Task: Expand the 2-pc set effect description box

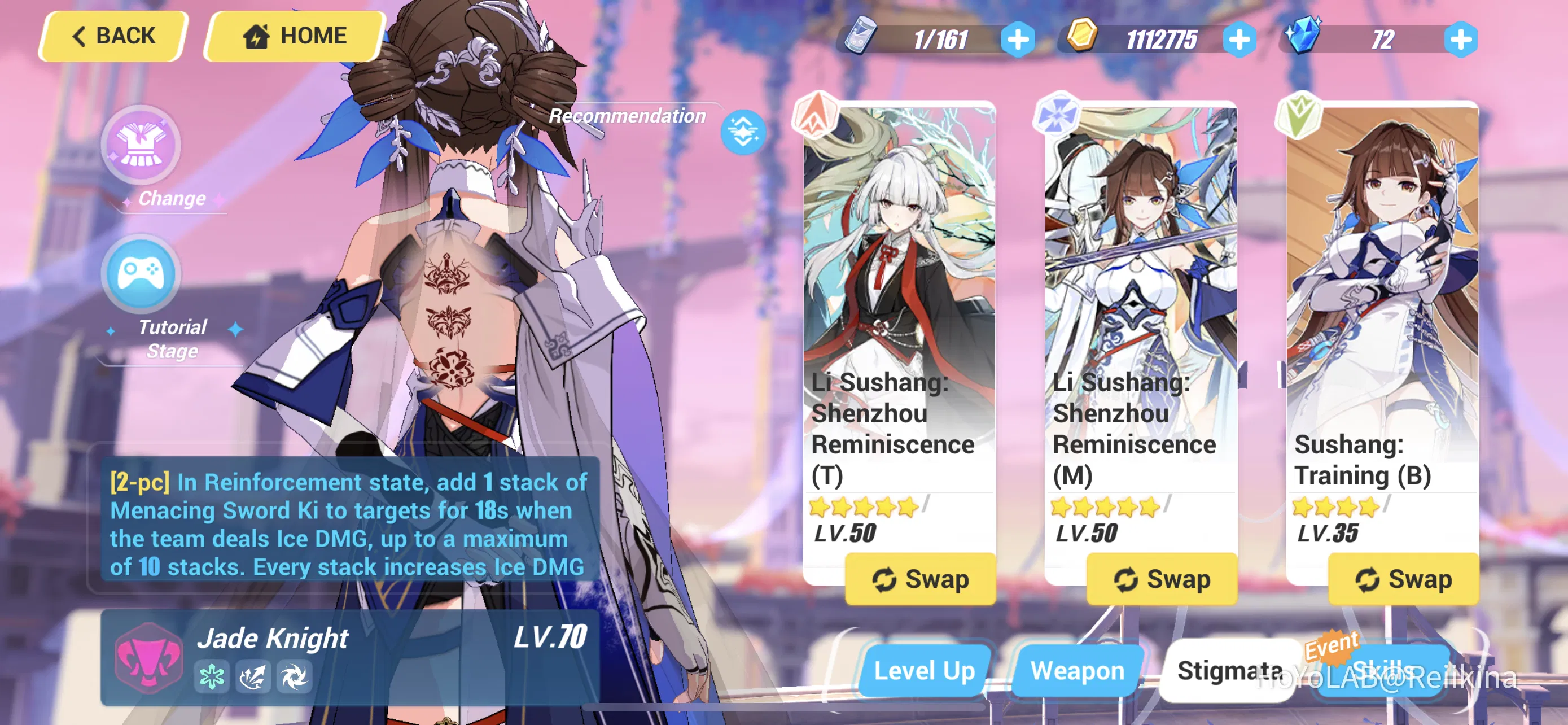Action: tap(347, 523)
